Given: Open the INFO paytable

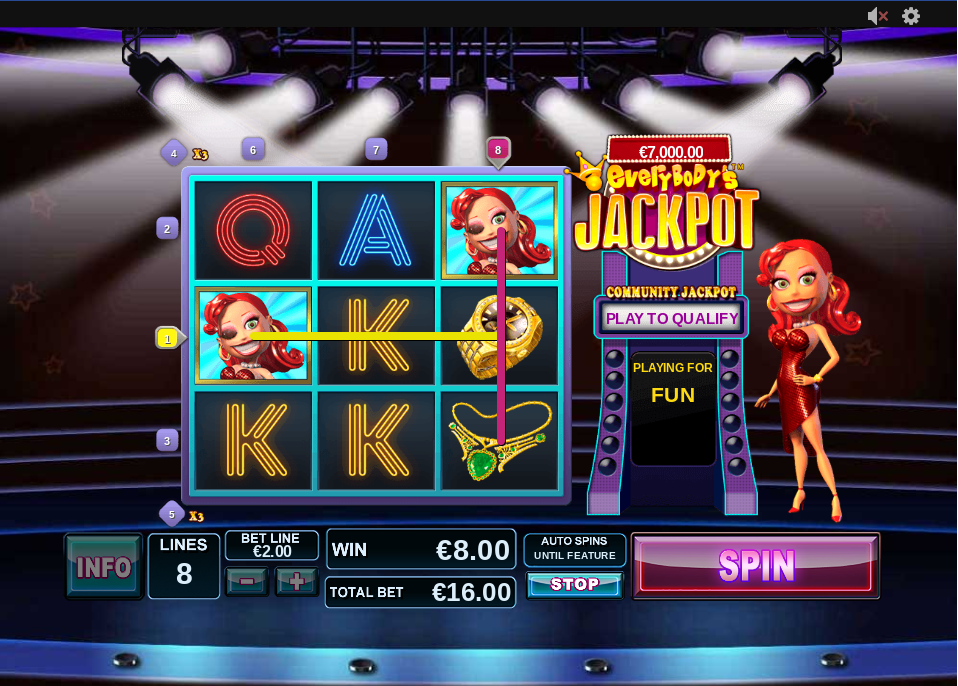Looking at the screenshot, I should [x=104, y=567].
